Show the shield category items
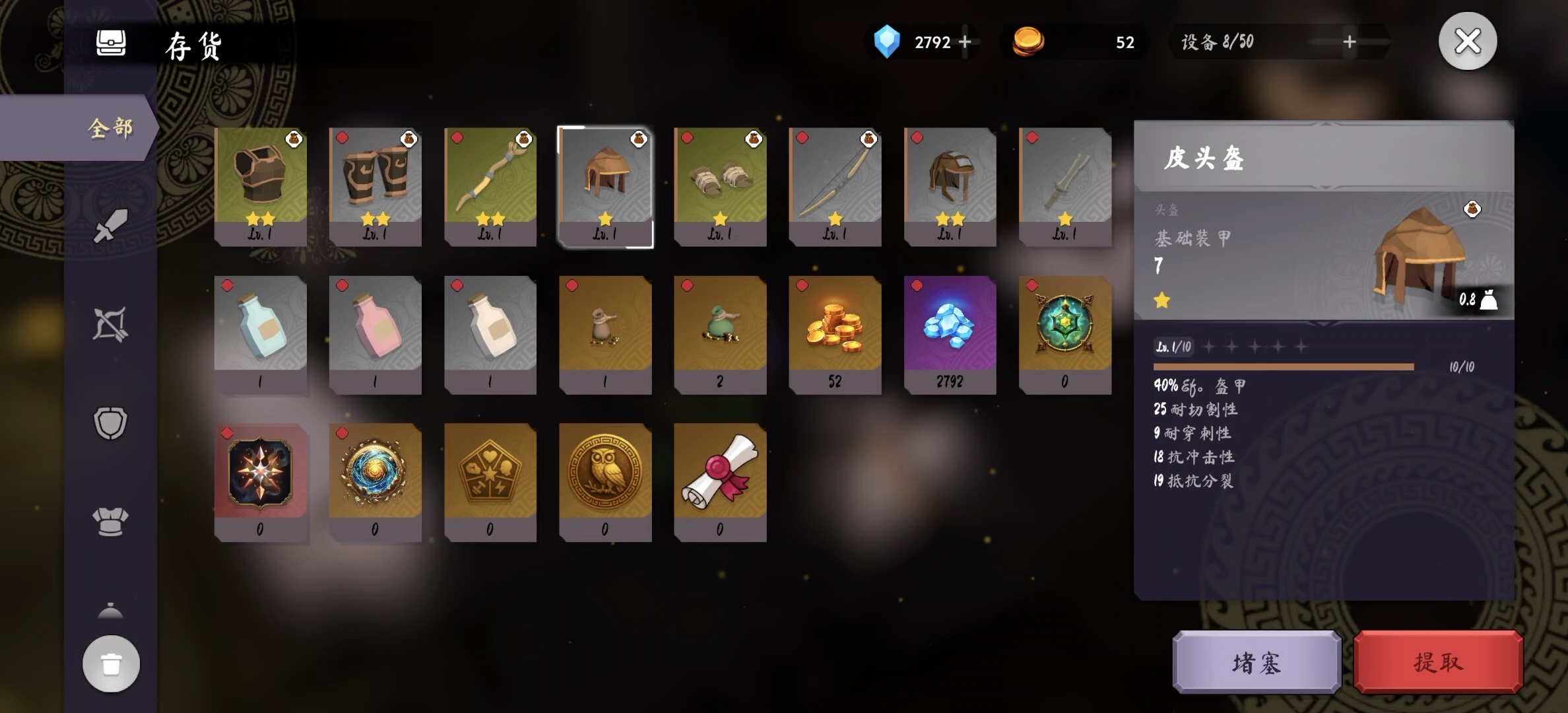The height and width of the screenshot is (713, 1568). coord(110,423)
